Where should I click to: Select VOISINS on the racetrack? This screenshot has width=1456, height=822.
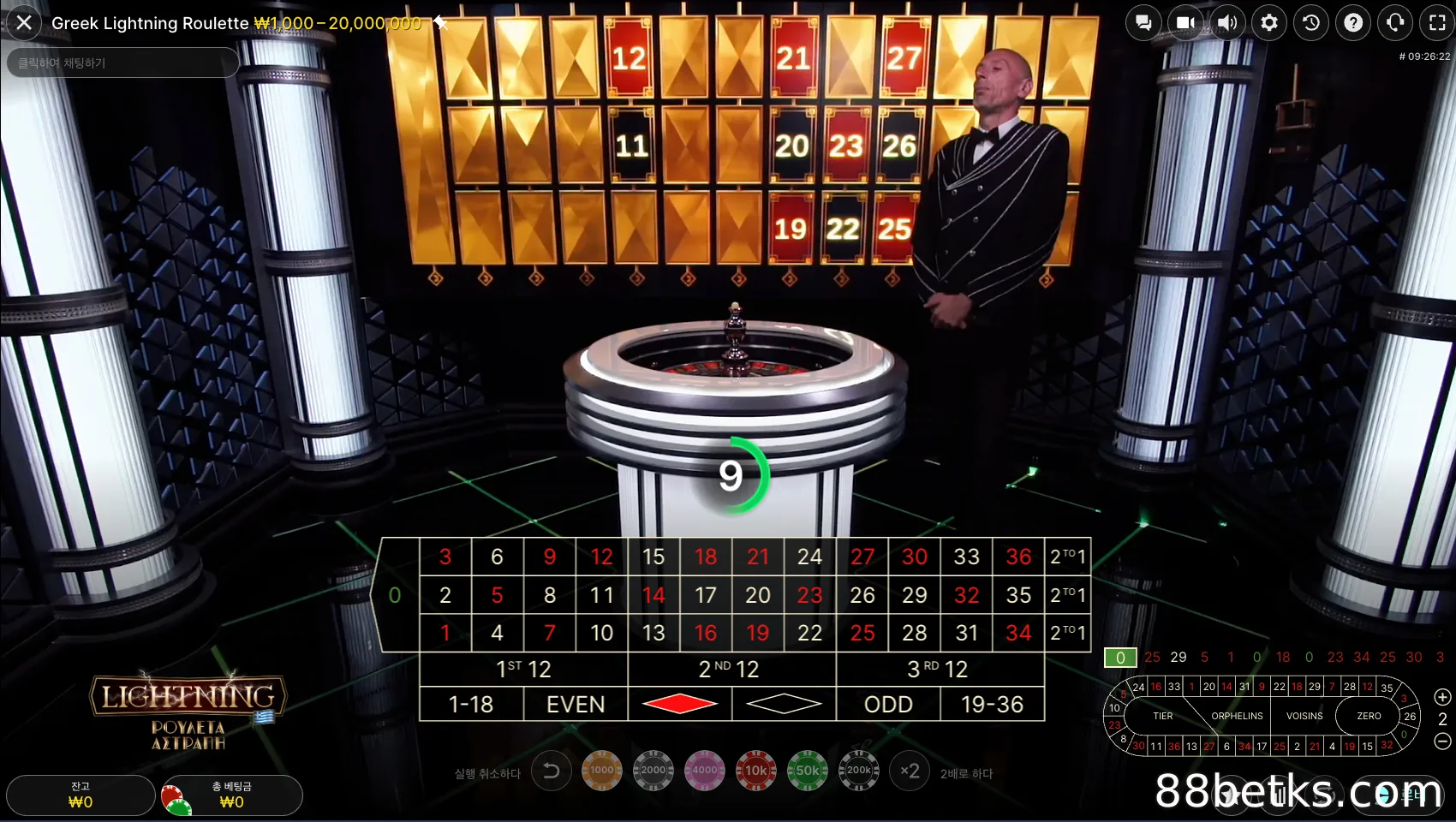(1304, 716)
